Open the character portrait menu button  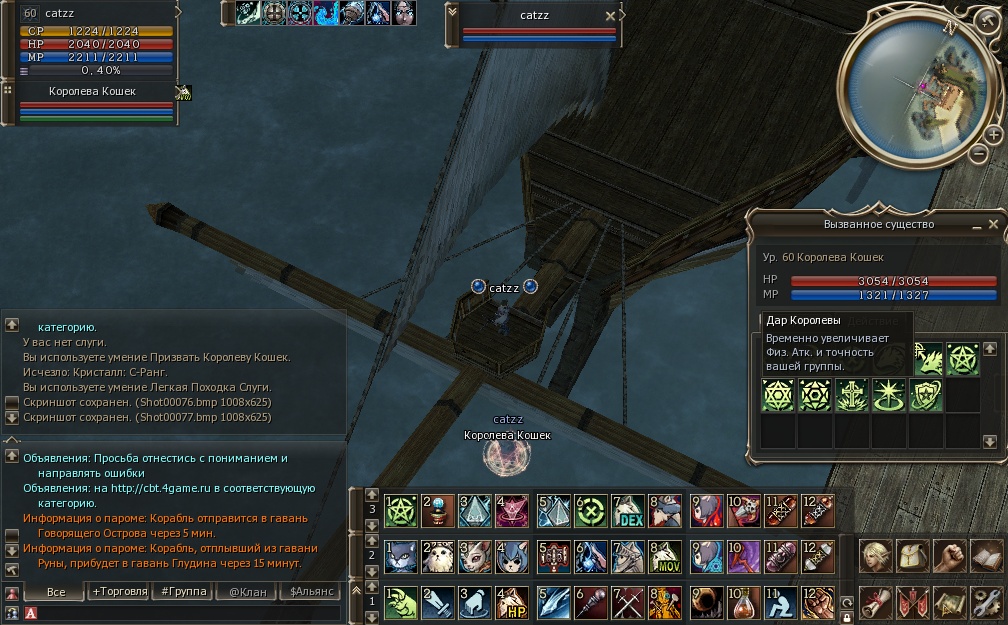[875, 555]
